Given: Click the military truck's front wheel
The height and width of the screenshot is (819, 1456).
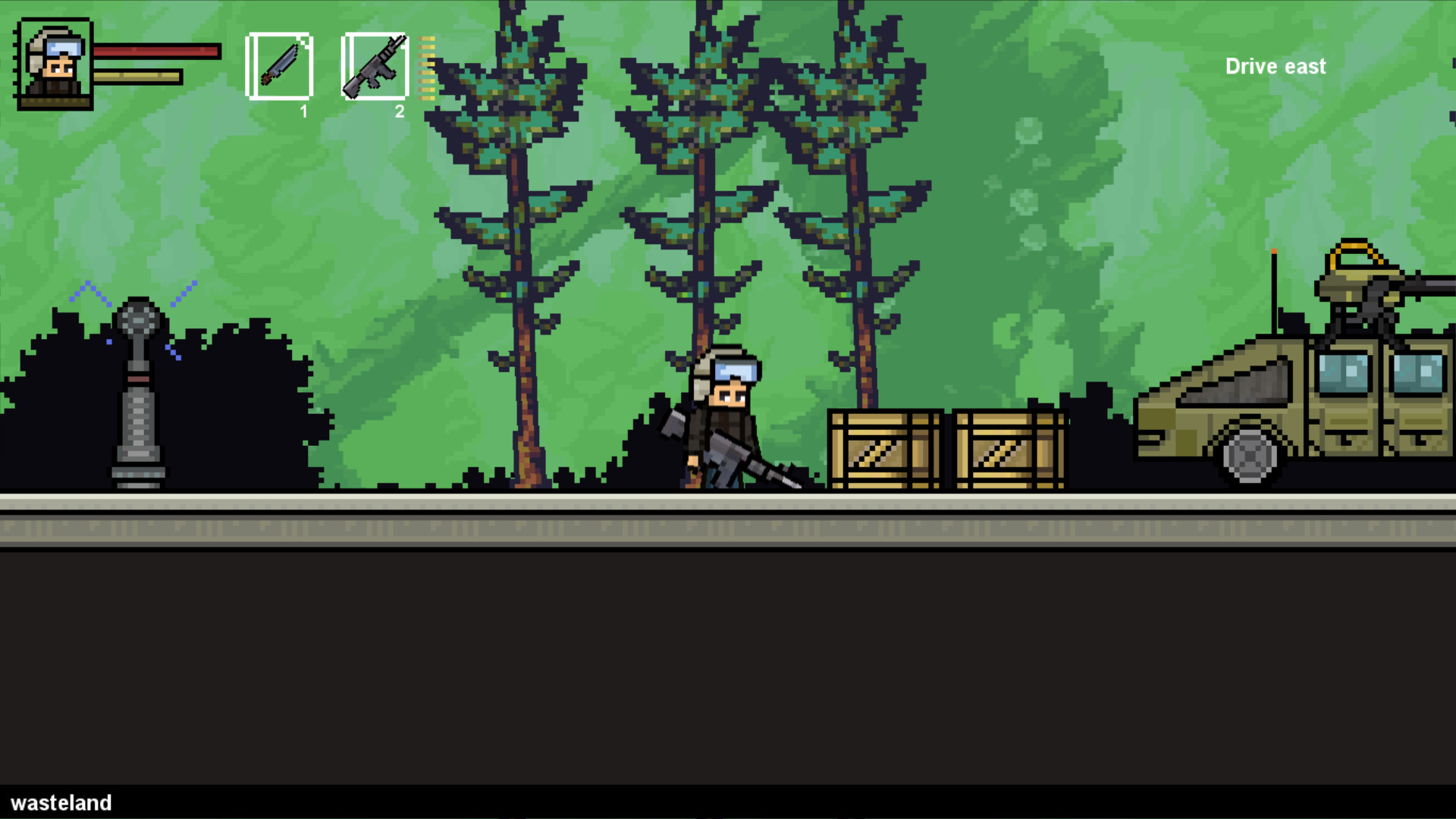Looking at the screenshot, I should pyautogui.click(x=1247, y=455).
